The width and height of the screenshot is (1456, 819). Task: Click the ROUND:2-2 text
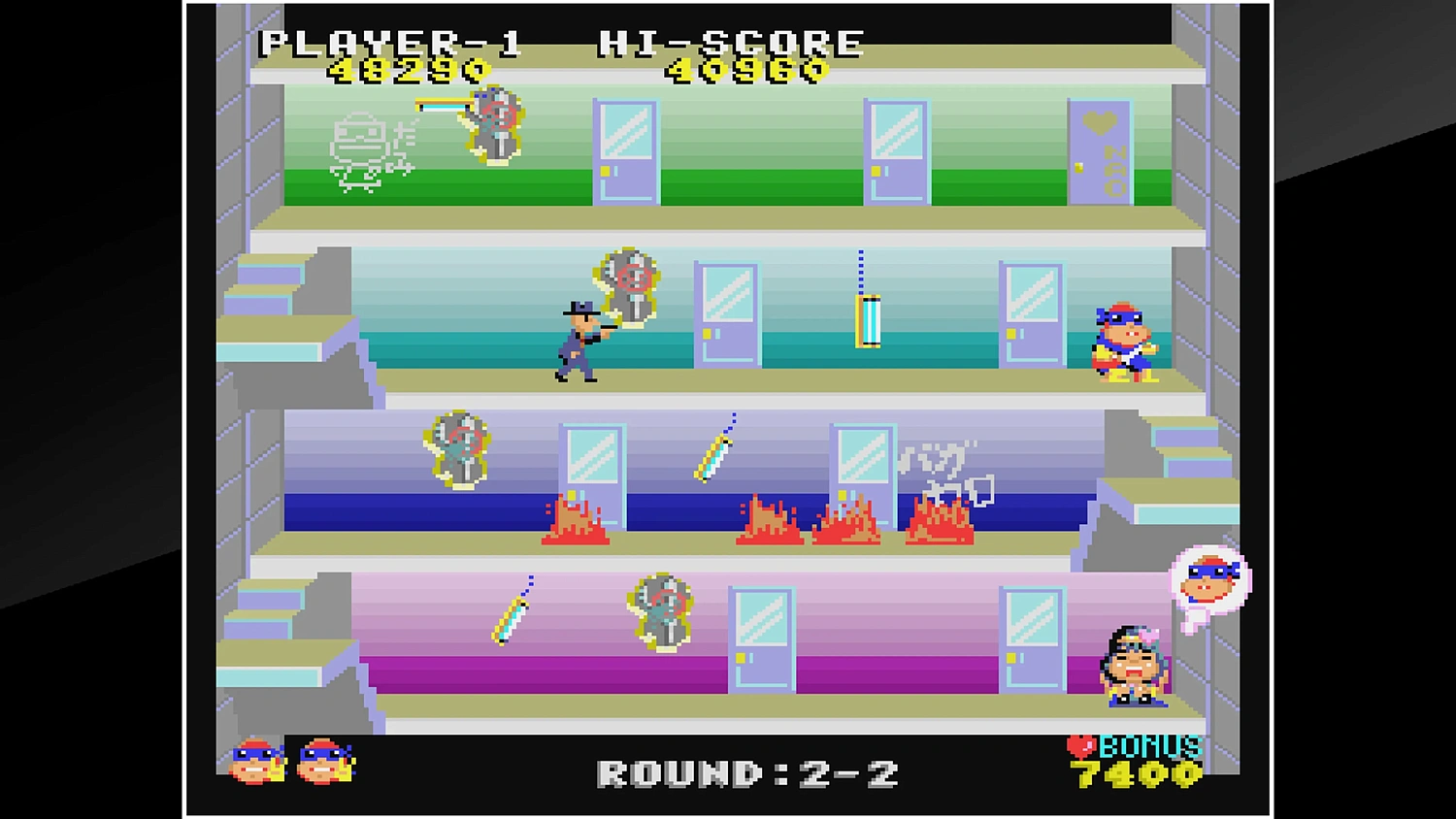pos(747,771)
